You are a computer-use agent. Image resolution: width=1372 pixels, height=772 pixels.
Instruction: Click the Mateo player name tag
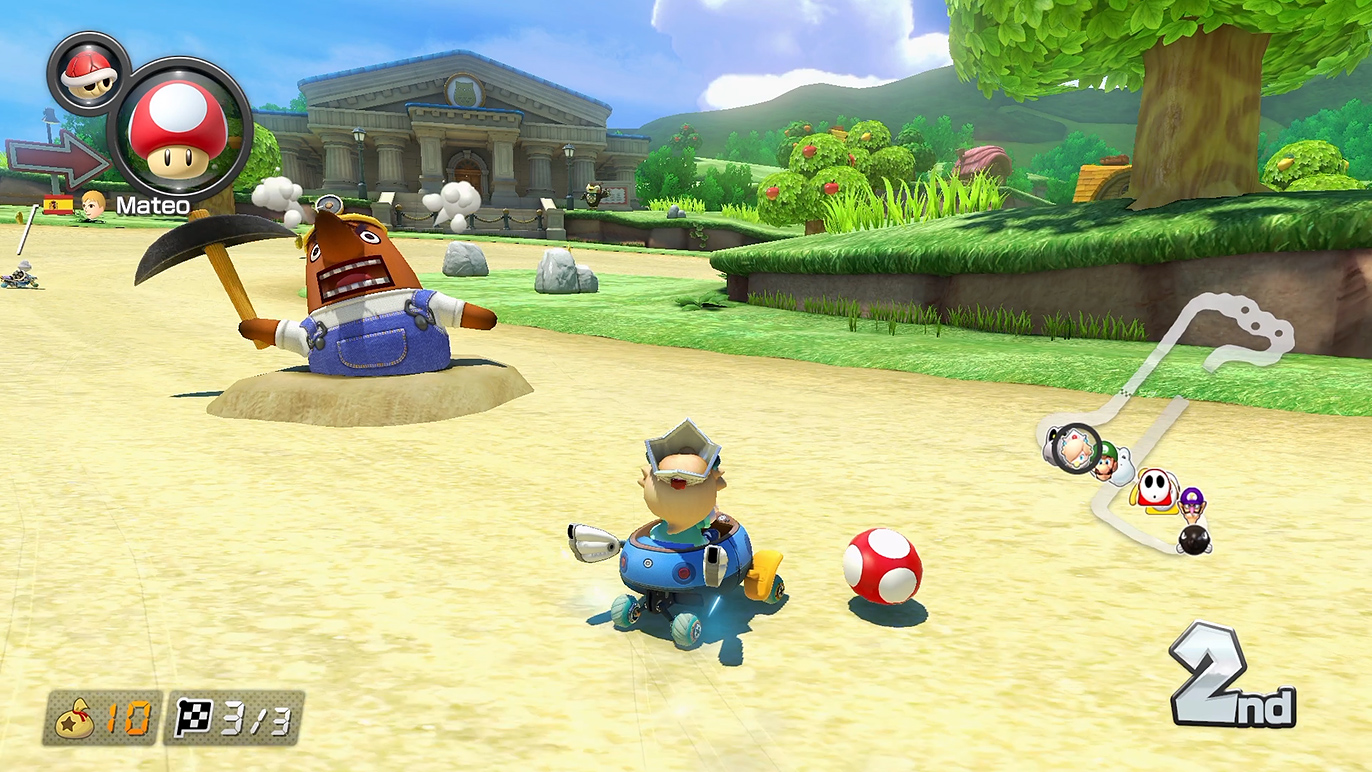point(152,205)
